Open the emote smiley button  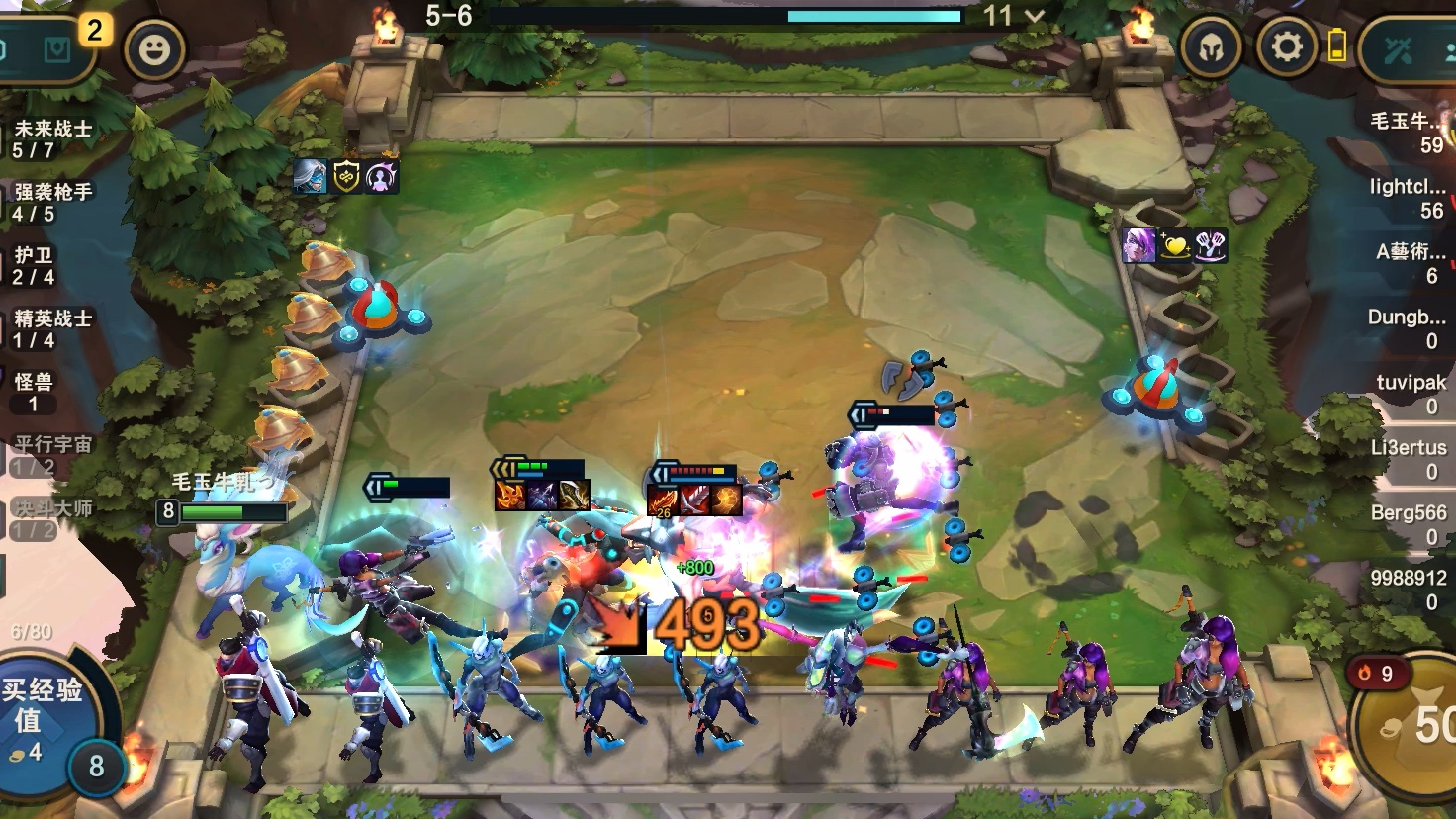coord(154,49)
